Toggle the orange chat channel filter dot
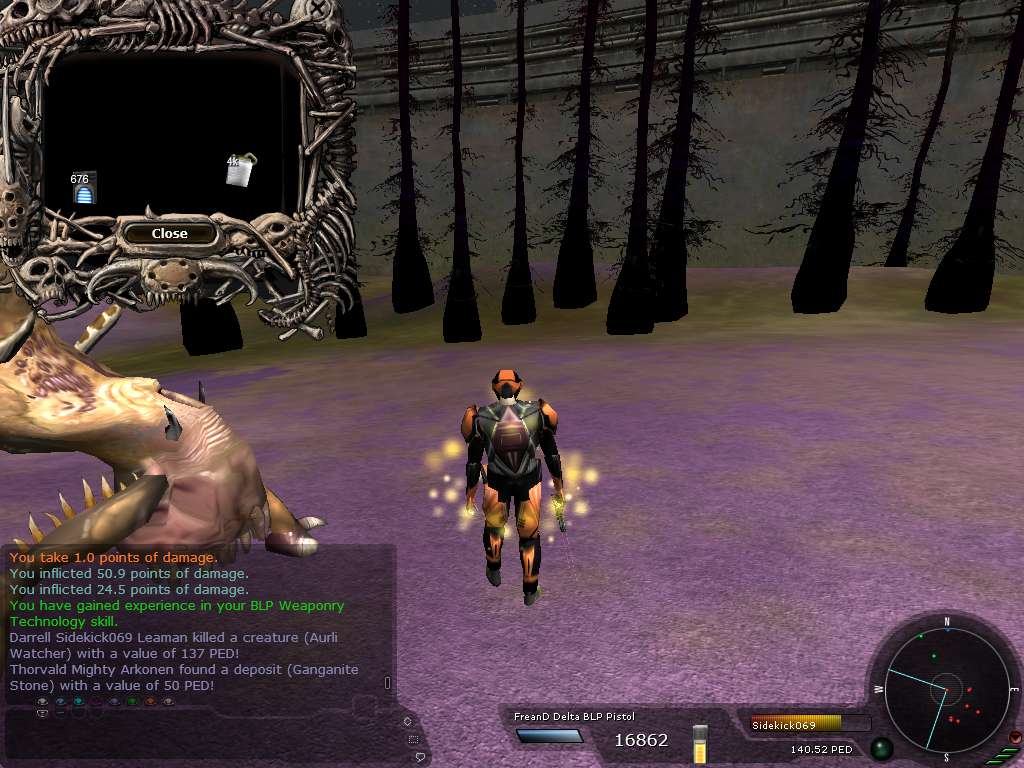Image resolution: width=1024 pixels, height=768 pixels. [x=150, y=702]
